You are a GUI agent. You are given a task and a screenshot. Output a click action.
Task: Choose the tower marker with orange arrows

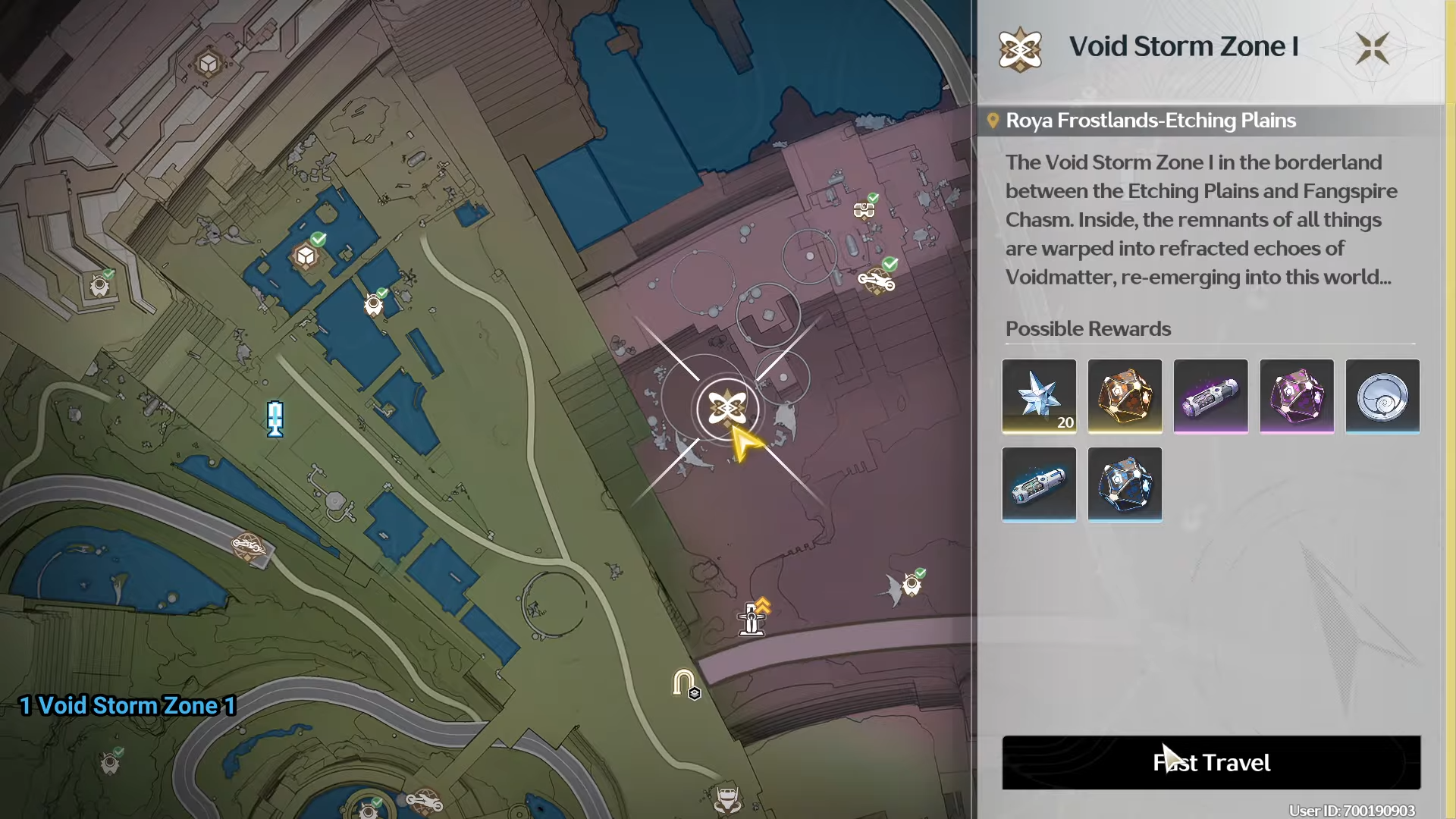[752, 619]
